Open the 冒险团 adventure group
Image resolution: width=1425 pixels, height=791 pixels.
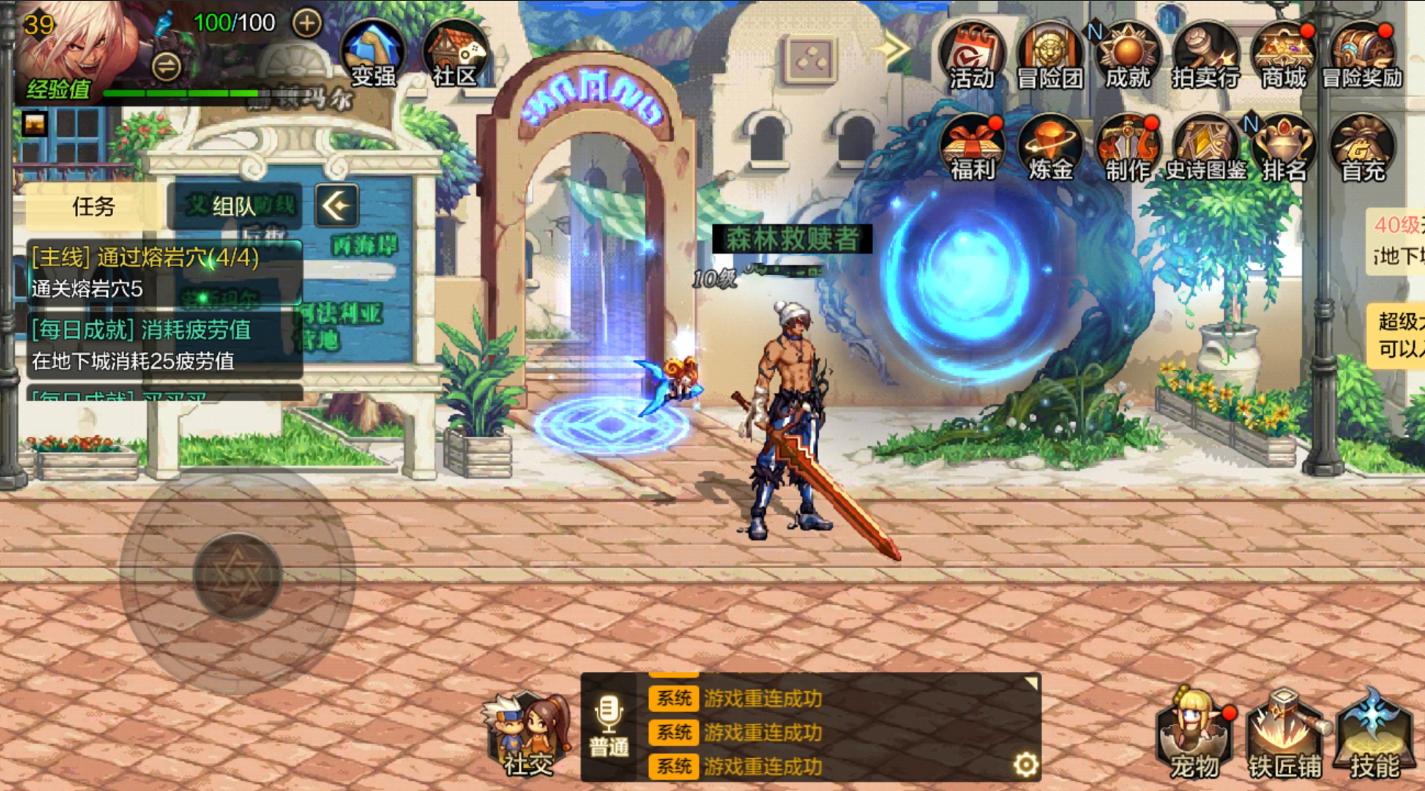tap(1049, 55)
